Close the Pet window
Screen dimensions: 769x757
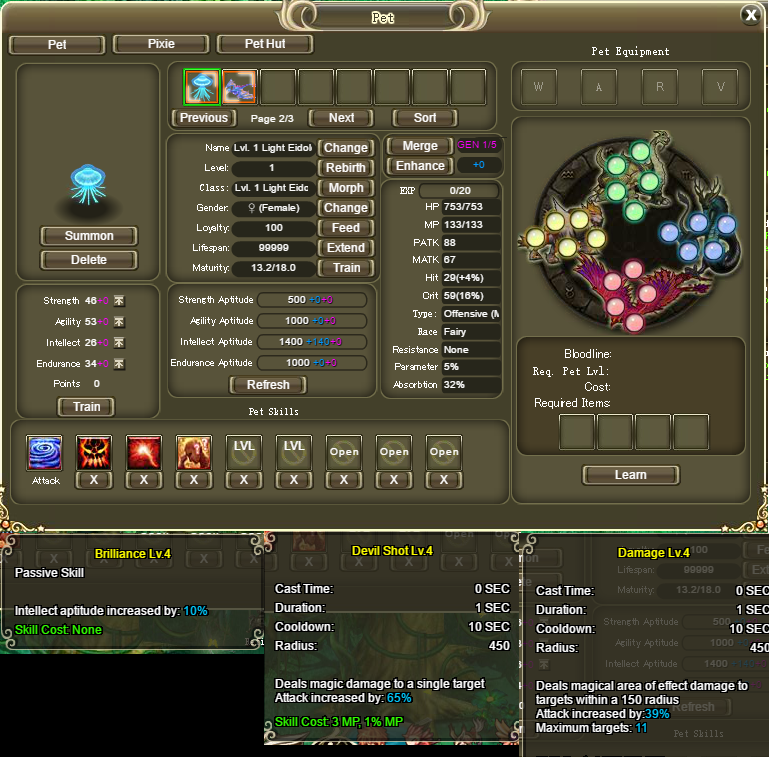coord(751,14)
